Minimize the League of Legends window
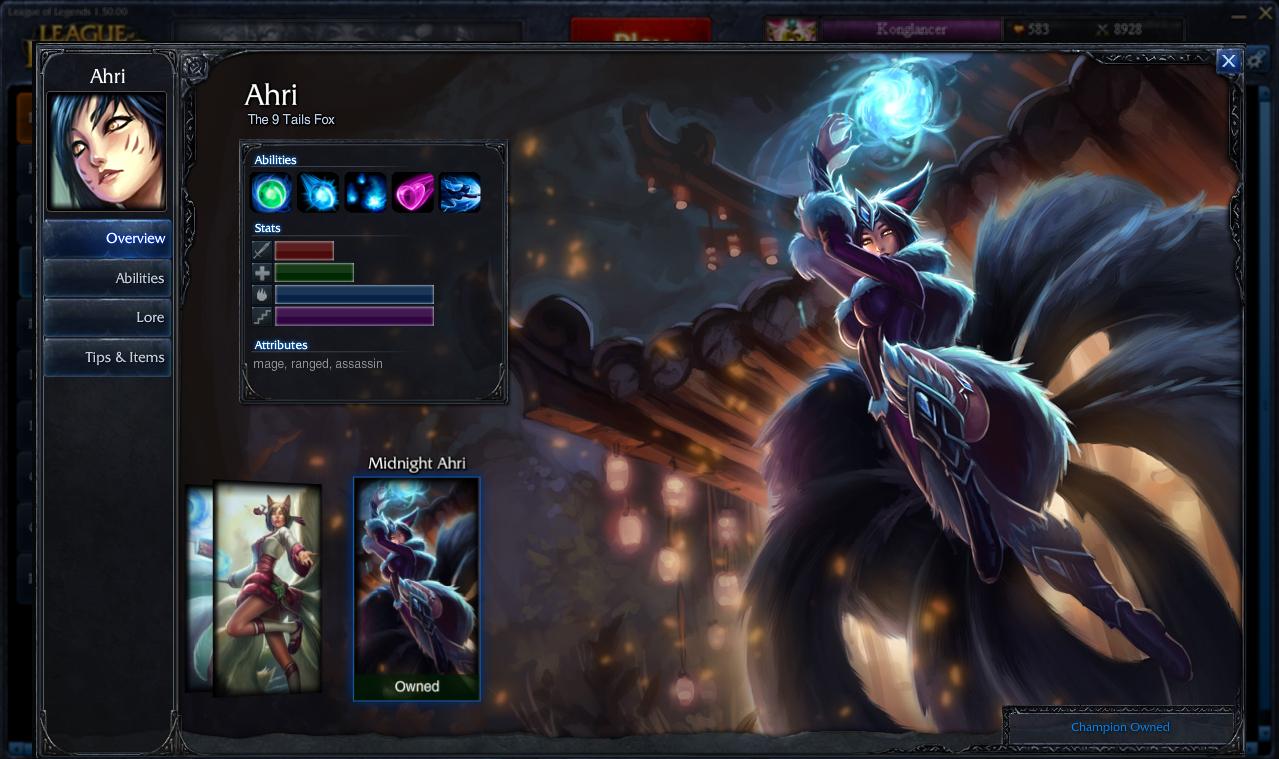 pyautogui.click(x=1240, y=14)
